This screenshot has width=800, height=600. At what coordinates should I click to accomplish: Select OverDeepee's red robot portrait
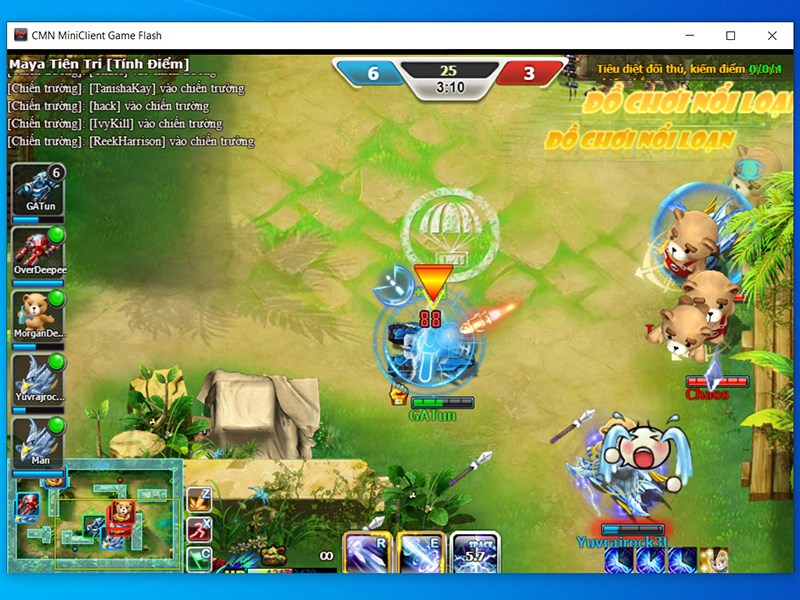tap(37, 248)
